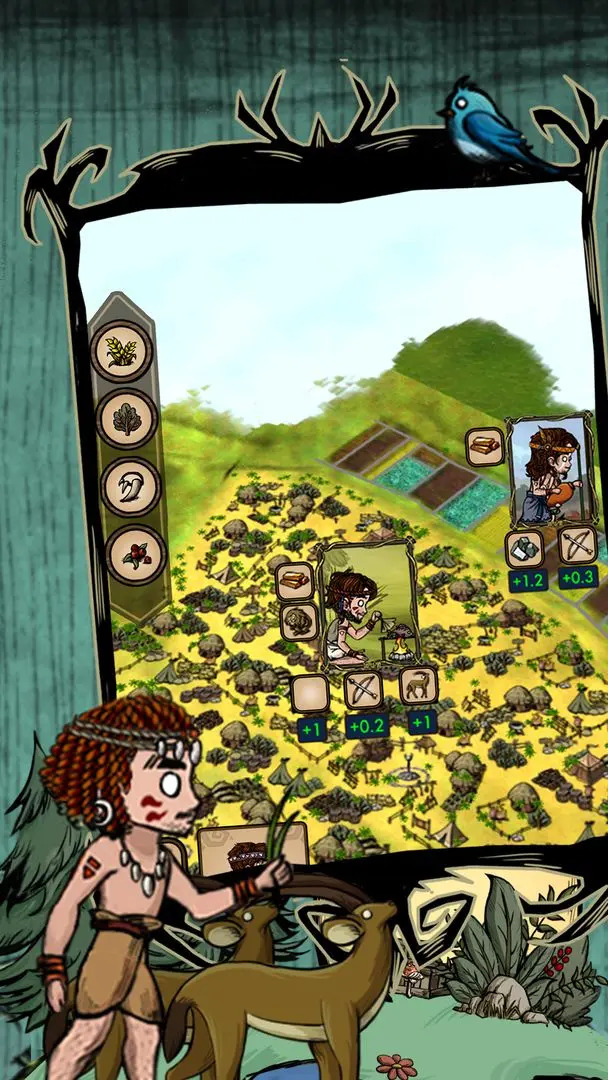Select the deer icon showing +1
The width and height of the screenshot is (608, 1080).
point(418,687)
